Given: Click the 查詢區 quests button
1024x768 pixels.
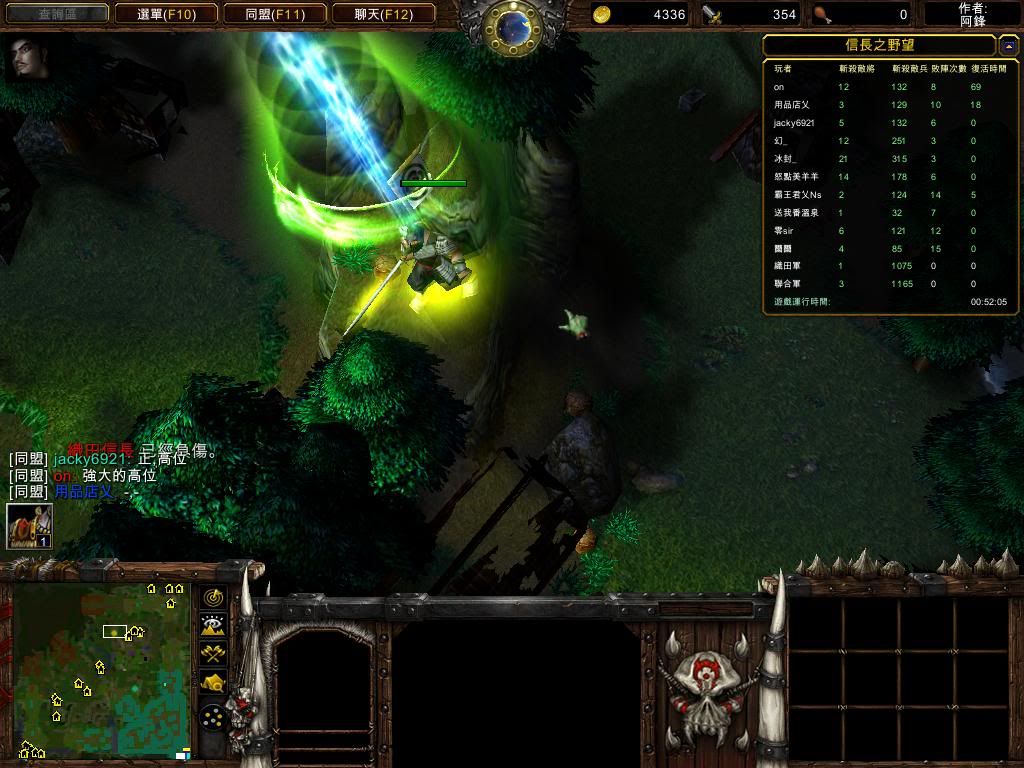Looking at the screenshot, I should (59, 14).
